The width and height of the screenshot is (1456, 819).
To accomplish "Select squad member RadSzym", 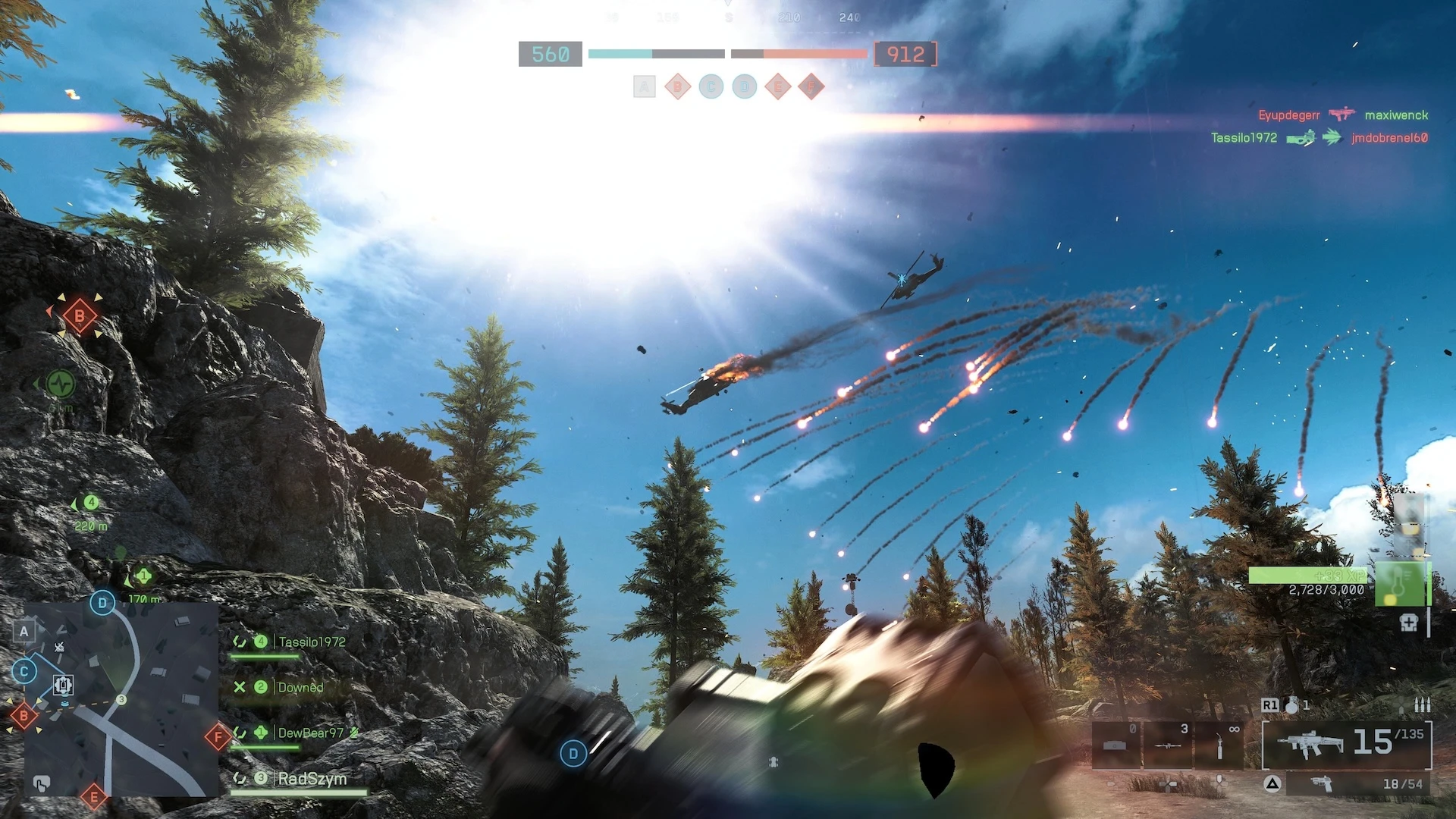I will click(x=312, y=779).
